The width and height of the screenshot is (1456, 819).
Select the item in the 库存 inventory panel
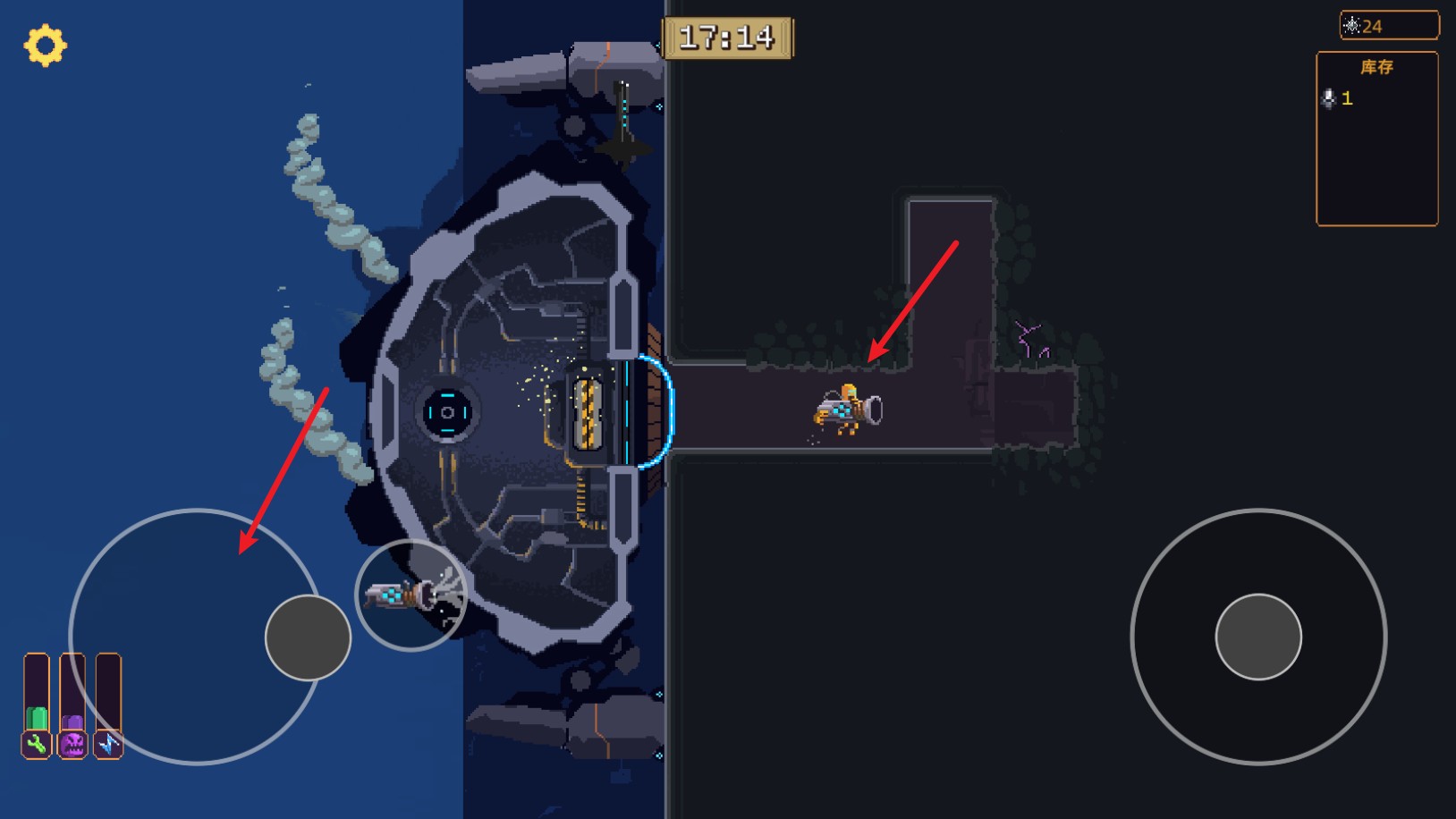[1337, 98]
